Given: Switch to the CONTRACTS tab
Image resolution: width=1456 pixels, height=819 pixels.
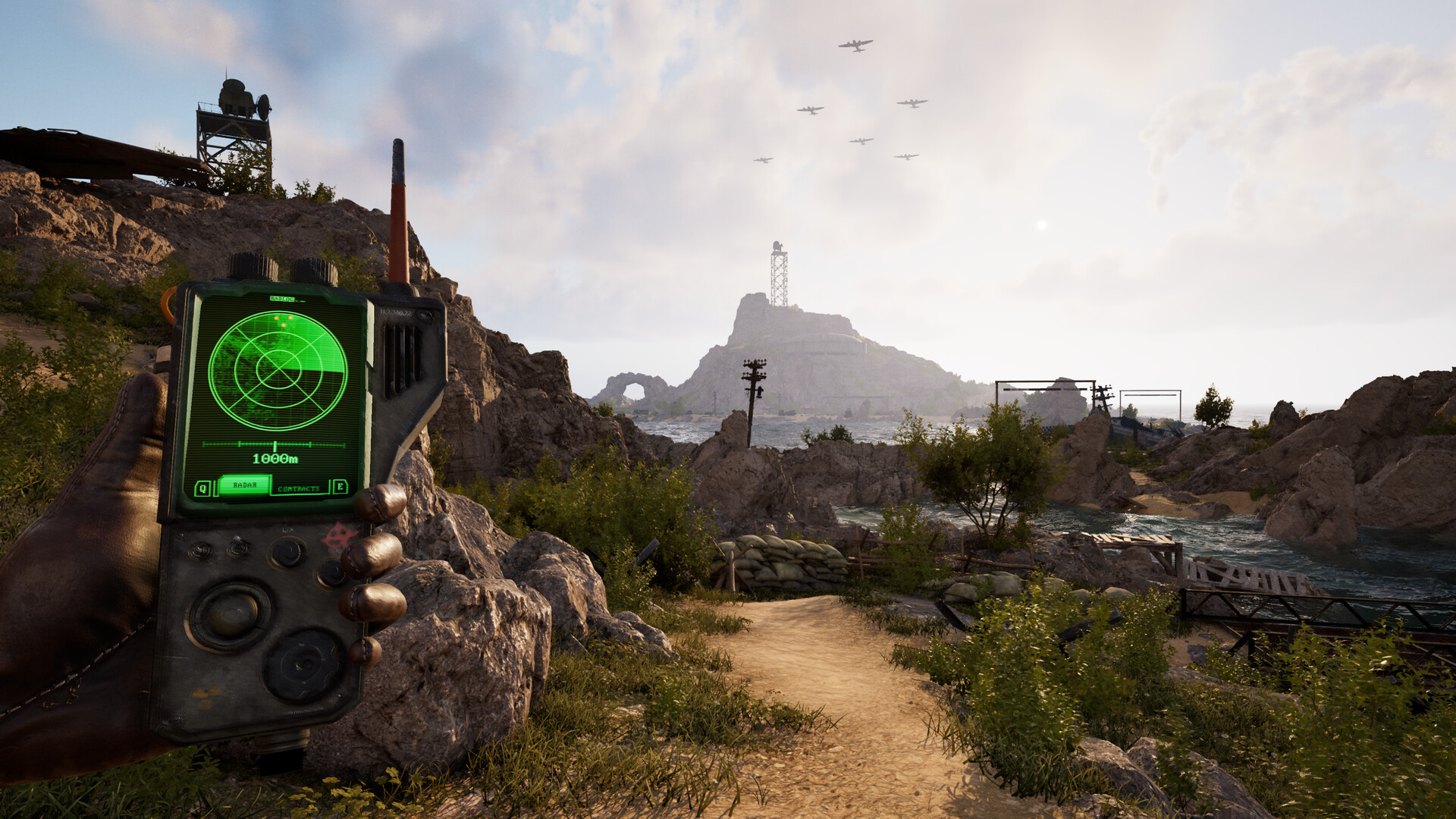Looking at the screenshot, I should tap(298, 488).
